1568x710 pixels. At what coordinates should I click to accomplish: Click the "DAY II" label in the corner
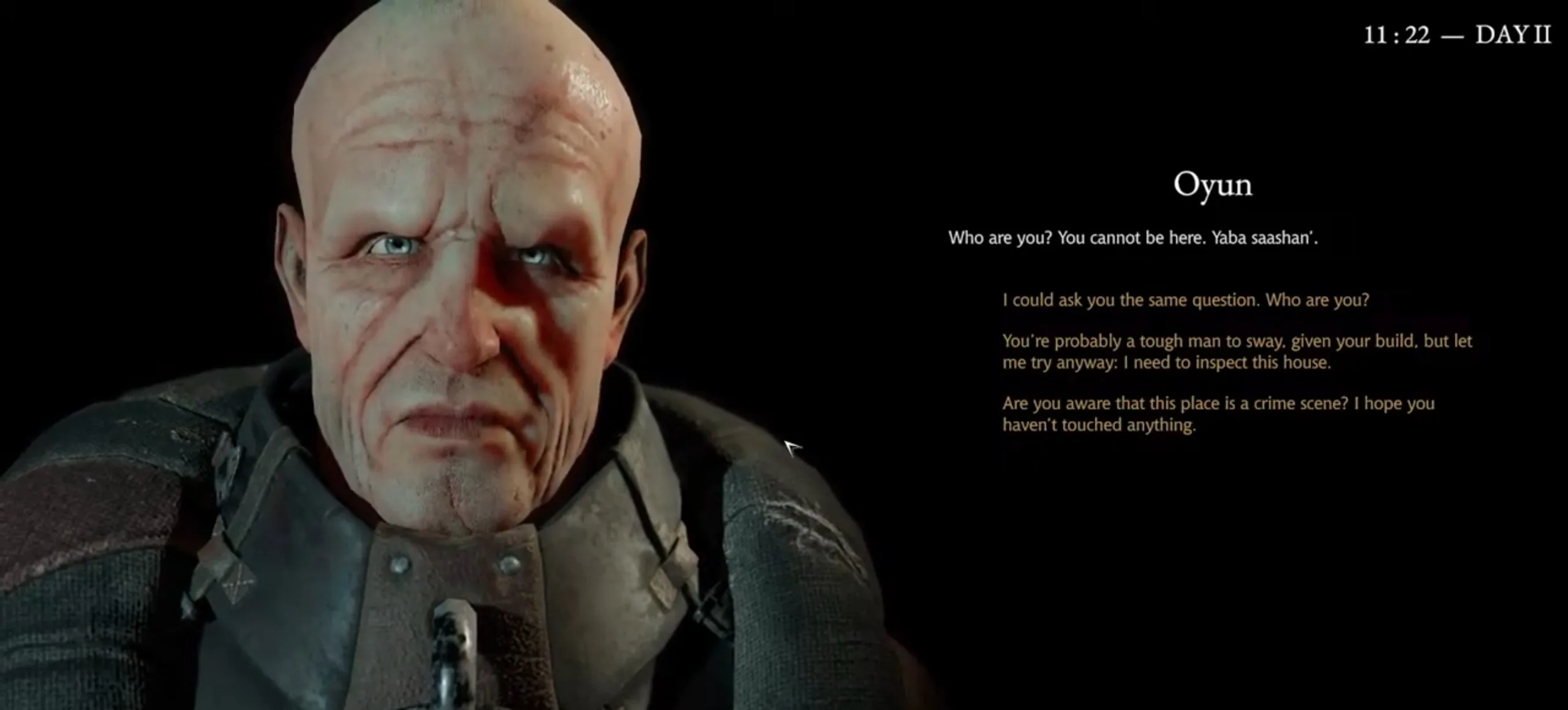[1517, 35]
